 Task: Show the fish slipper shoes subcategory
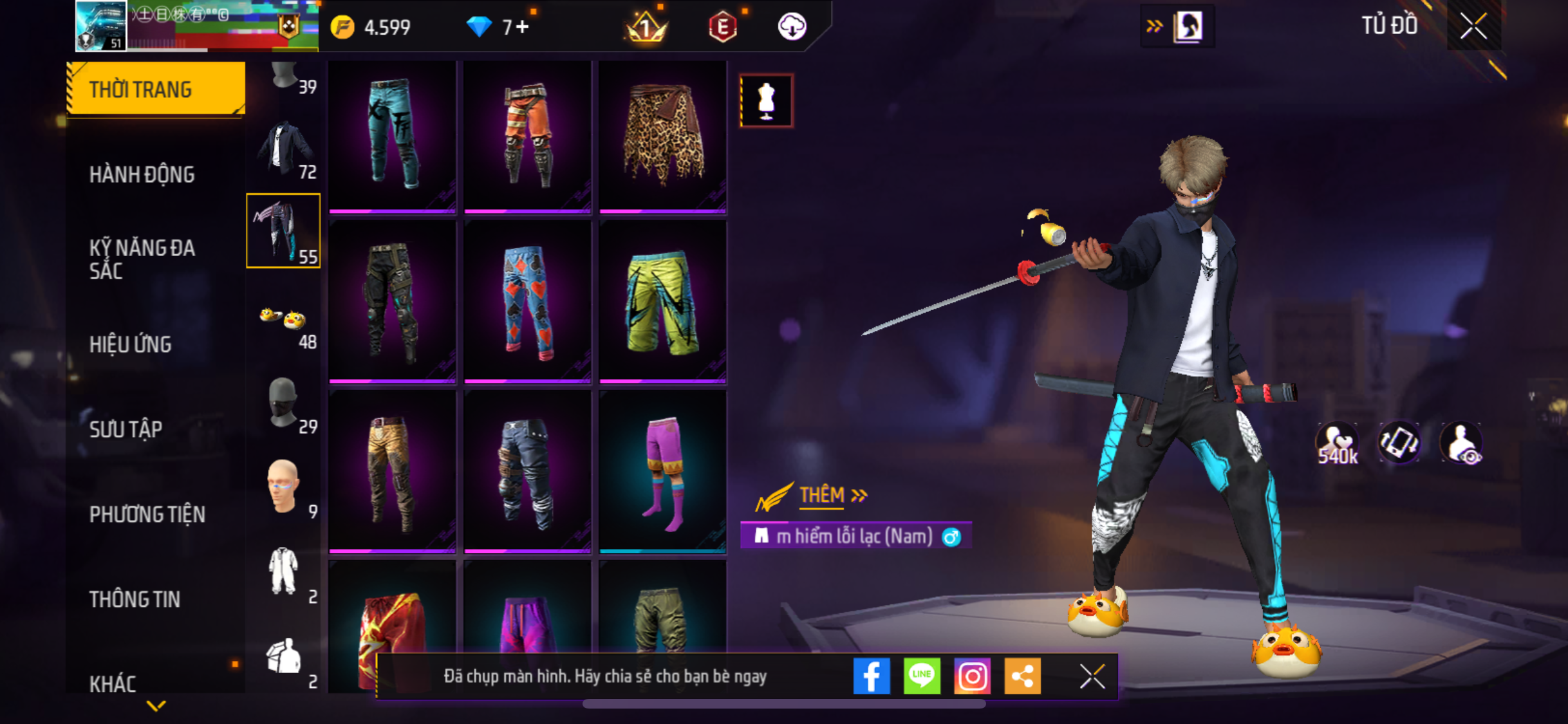click(x=283, y=320)
